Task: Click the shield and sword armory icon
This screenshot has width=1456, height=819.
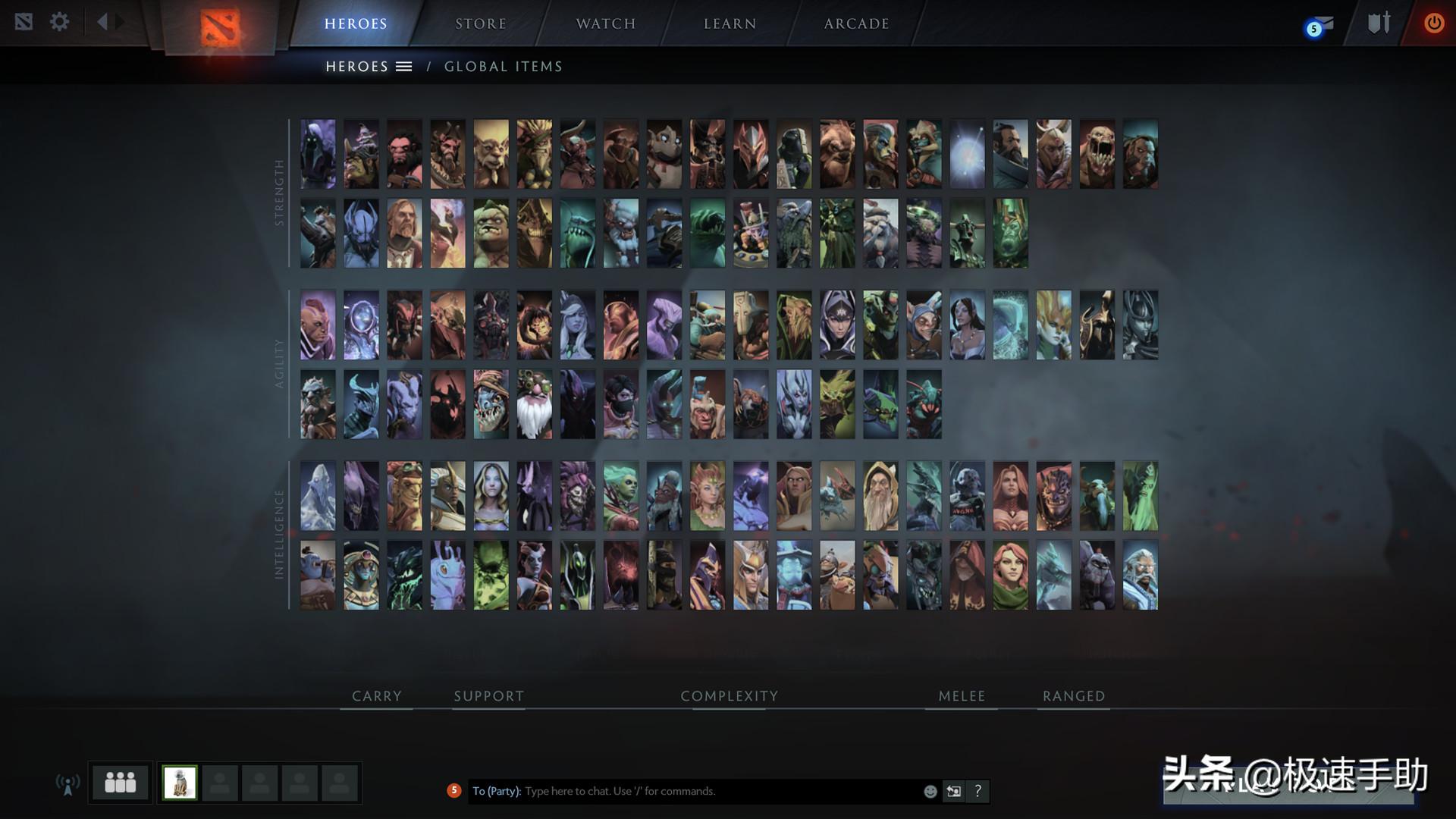Action: click(1379, 23)
